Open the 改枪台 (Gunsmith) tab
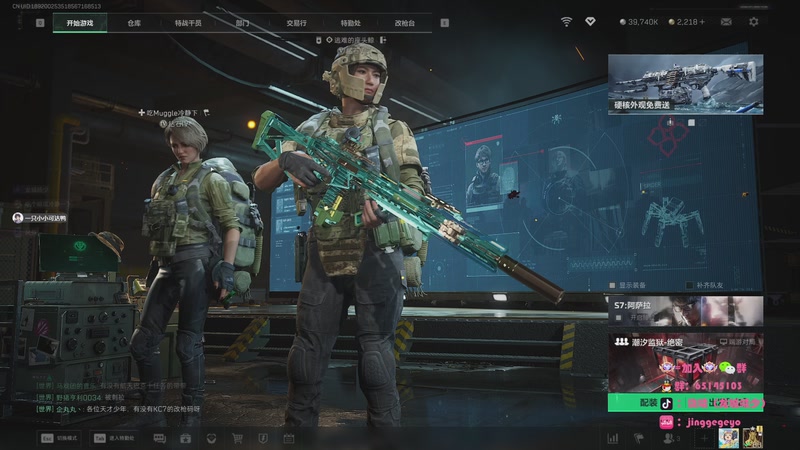Viewport: 800px width, 450px height. pos(404,22)
